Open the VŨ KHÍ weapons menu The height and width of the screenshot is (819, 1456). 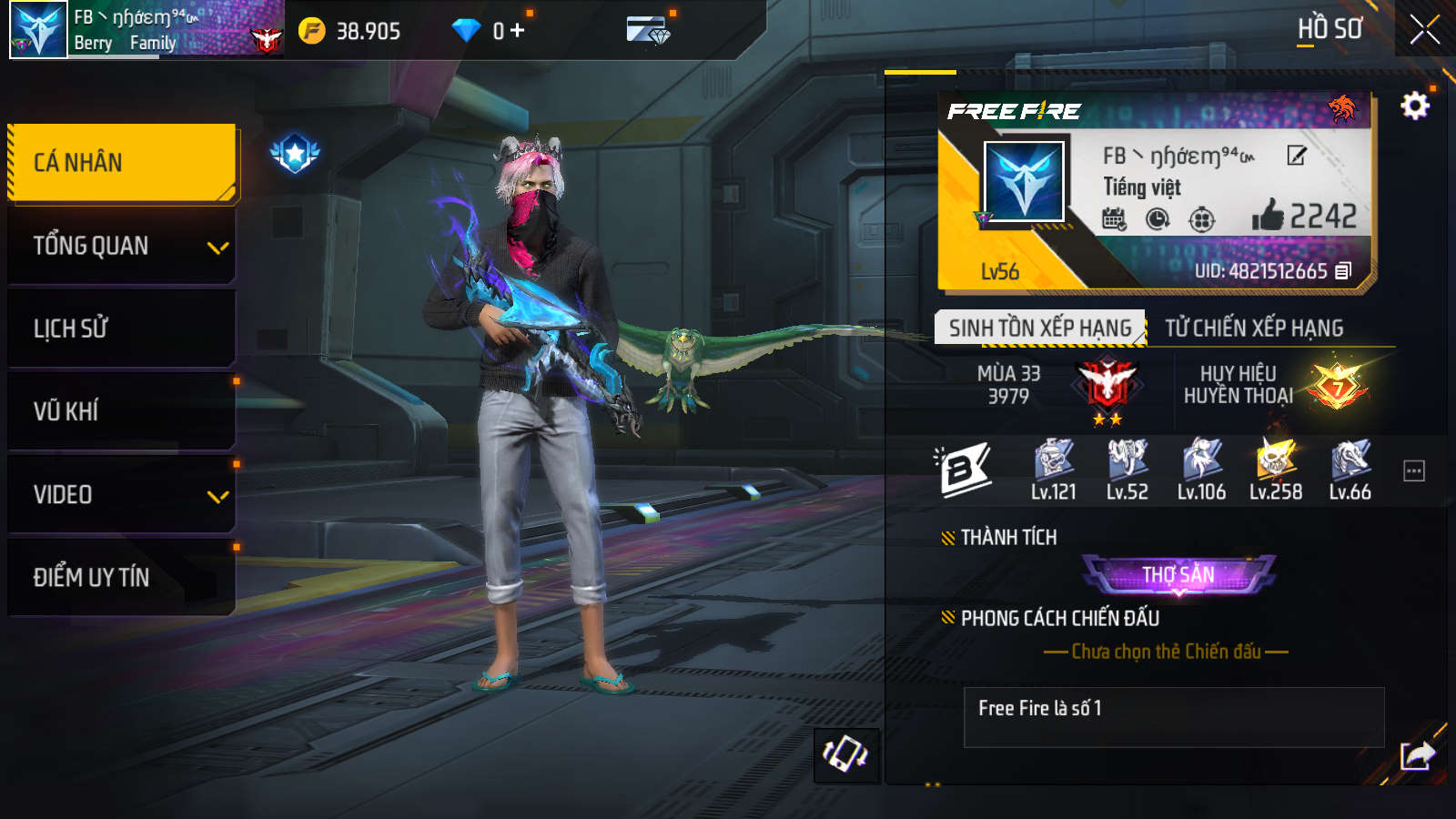click(122, 411)
